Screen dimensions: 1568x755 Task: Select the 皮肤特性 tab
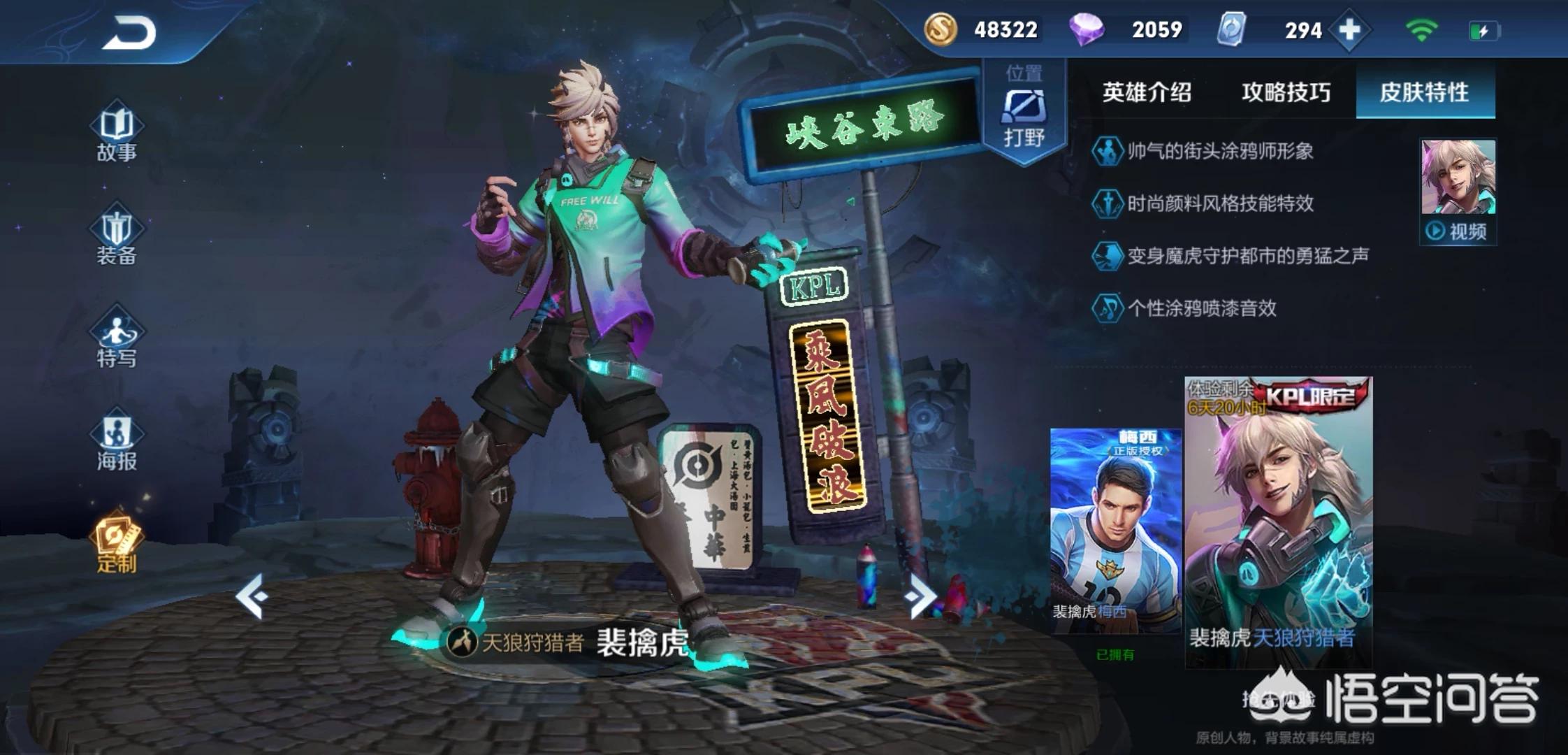point(1424,92)
